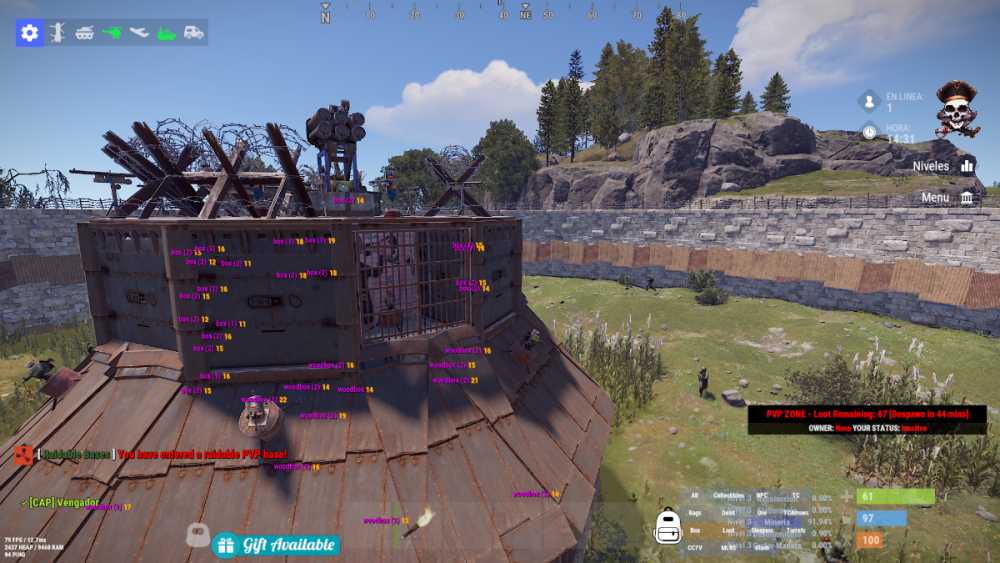1000x563 pixels.
Task: Toggle the Bags filter button
Action: 695,513
